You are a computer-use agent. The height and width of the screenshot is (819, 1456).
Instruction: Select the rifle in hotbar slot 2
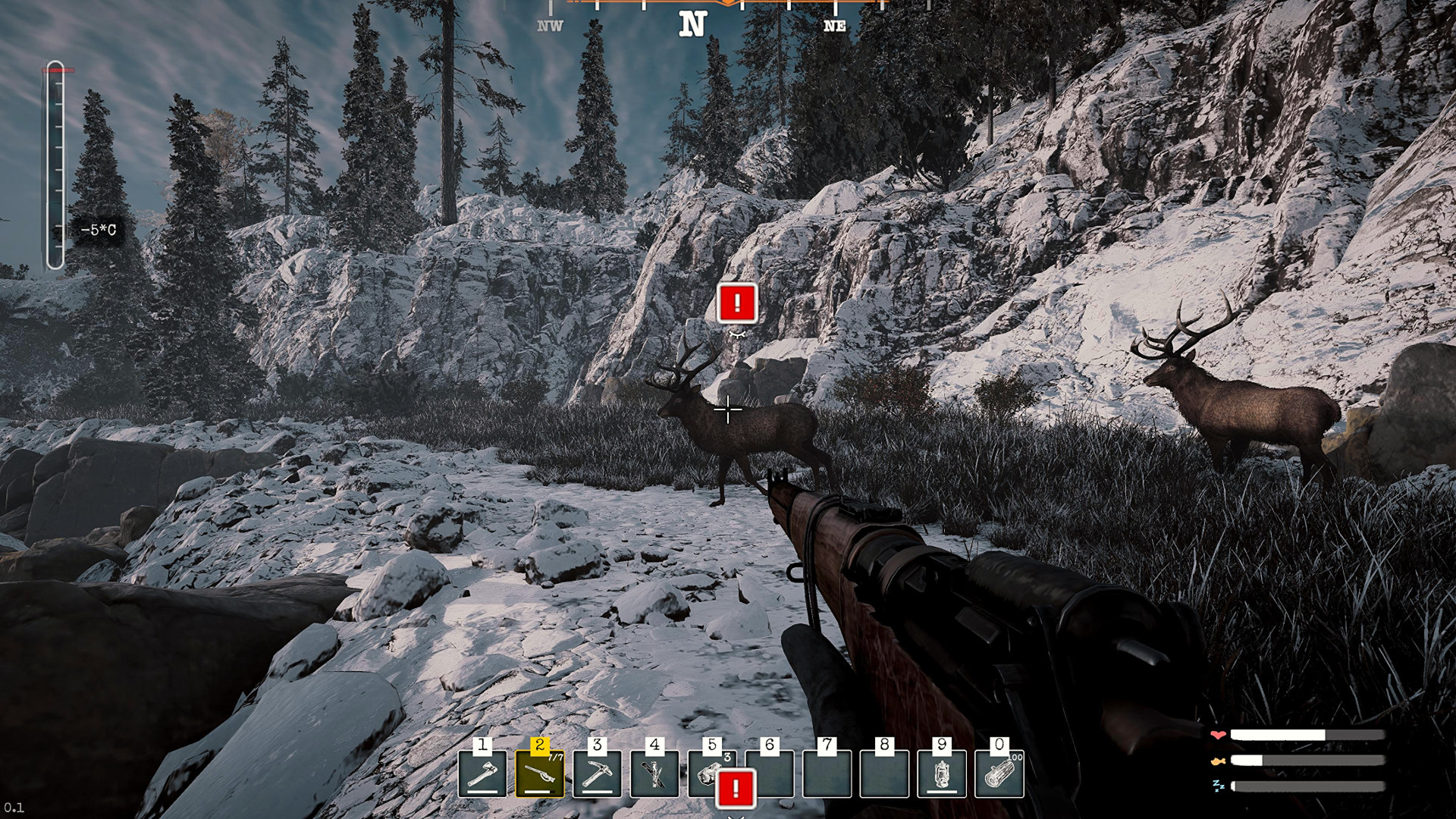[539, 774]
